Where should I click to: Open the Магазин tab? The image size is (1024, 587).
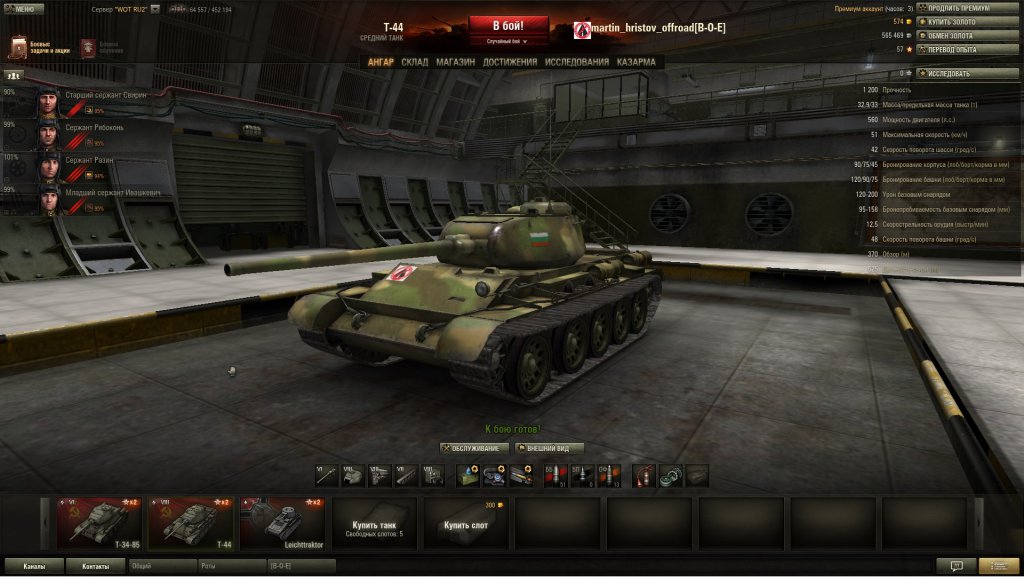[455, 62]
